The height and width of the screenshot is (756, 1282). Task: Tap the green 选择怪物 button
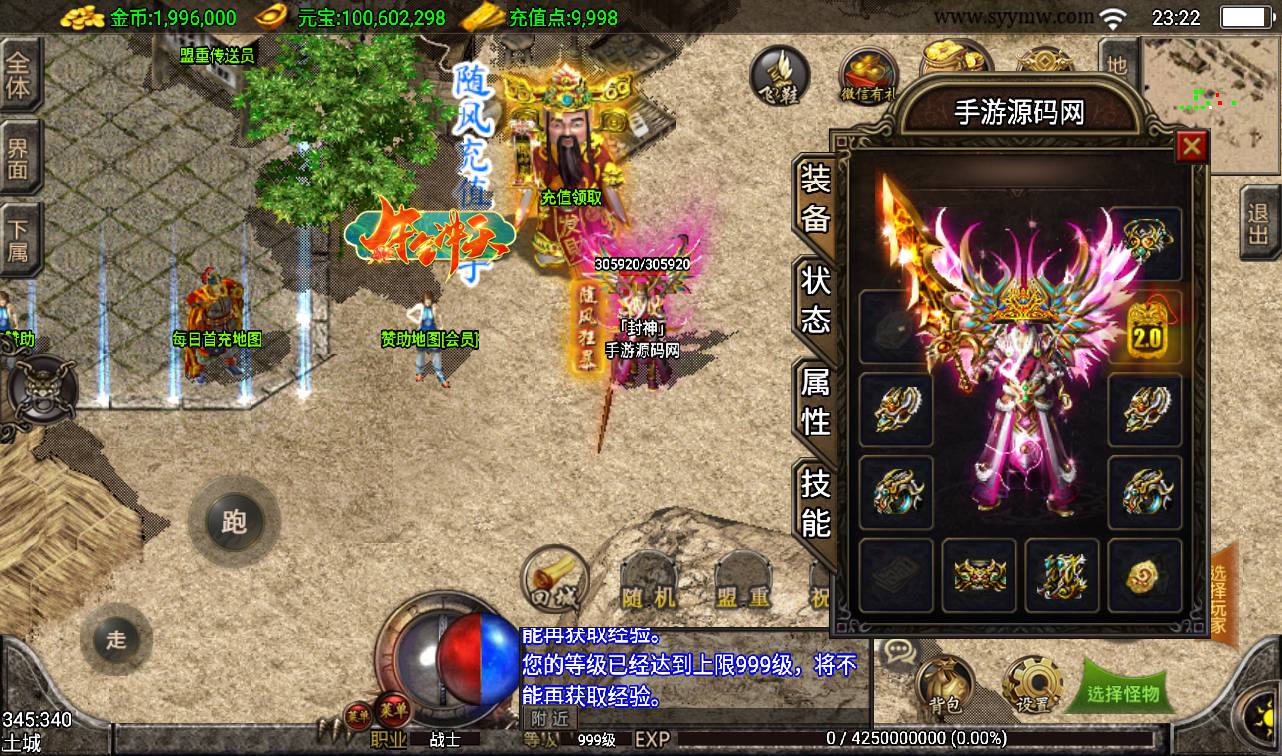[1123, 692]
